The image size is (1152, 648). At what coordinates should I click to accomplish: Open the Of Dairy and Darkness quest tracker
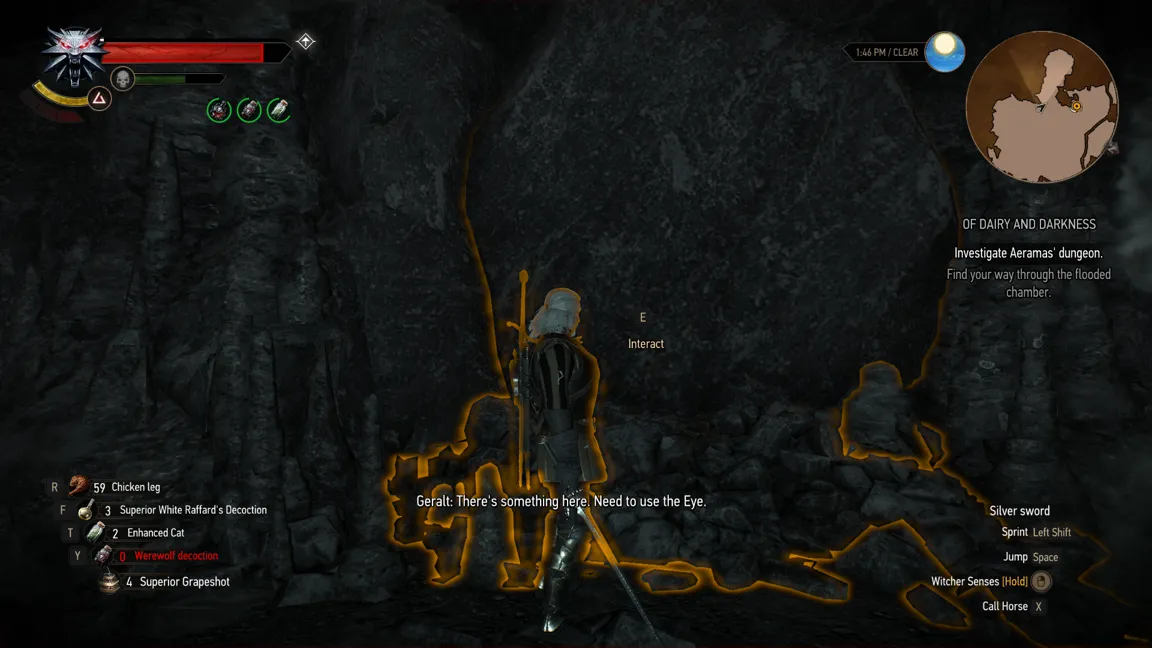1028,225
